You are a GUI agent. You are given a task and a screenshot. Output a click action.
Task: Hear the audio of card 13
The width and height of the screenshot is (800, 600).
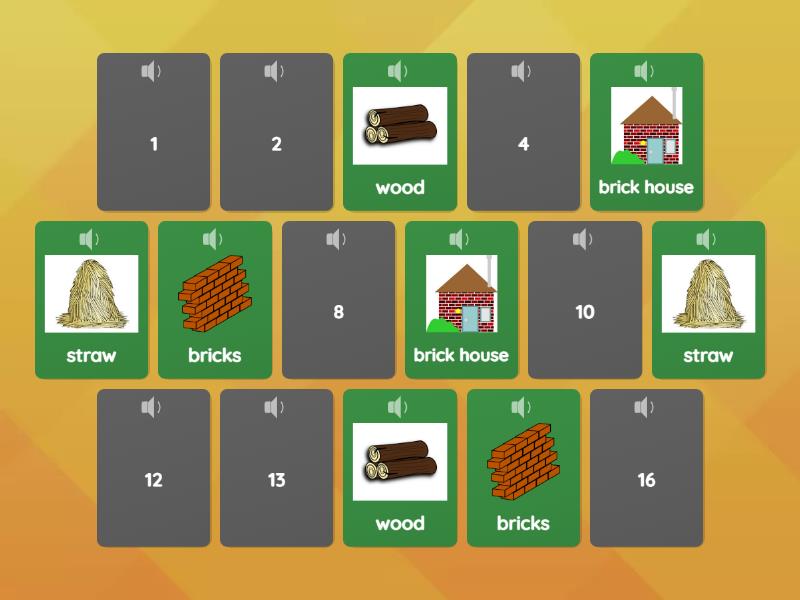coord(274,407)
